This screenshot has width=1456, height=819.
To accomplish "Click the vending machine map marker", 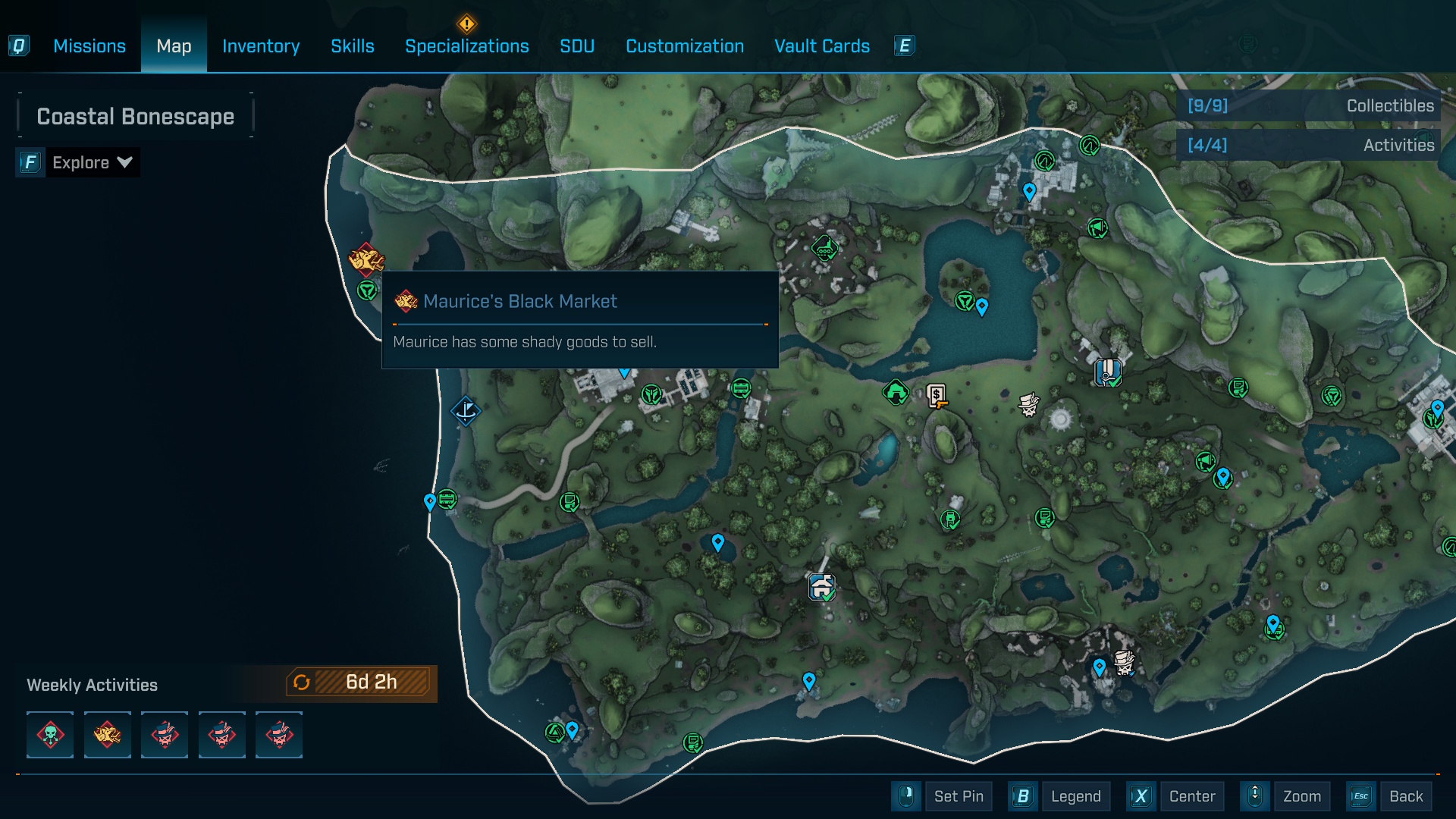I will (x=937, y=396).
